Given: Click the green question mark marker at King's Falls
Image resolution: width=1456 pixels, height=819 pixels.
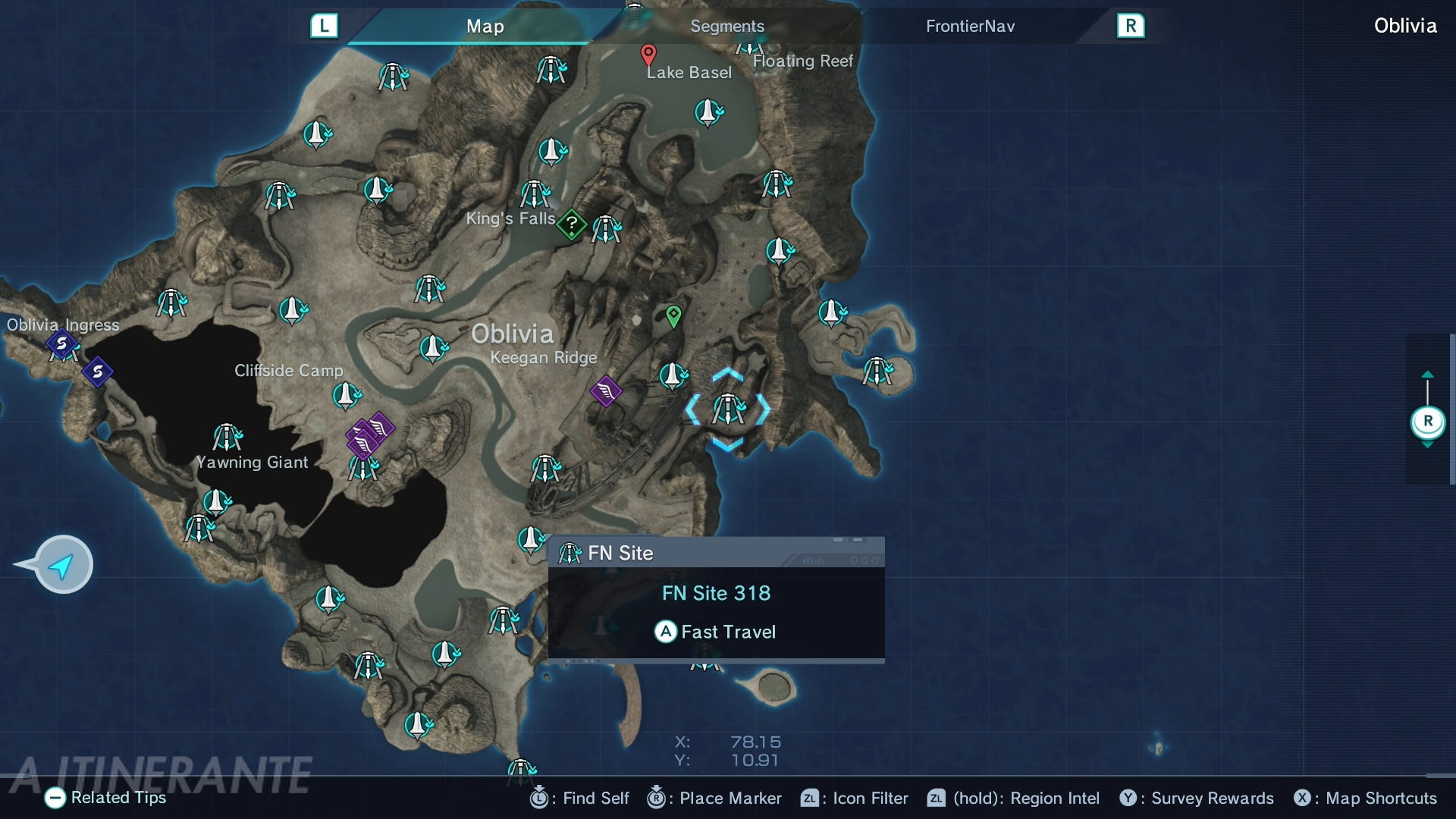Looking at the screenshot, I should coord(572,224).
